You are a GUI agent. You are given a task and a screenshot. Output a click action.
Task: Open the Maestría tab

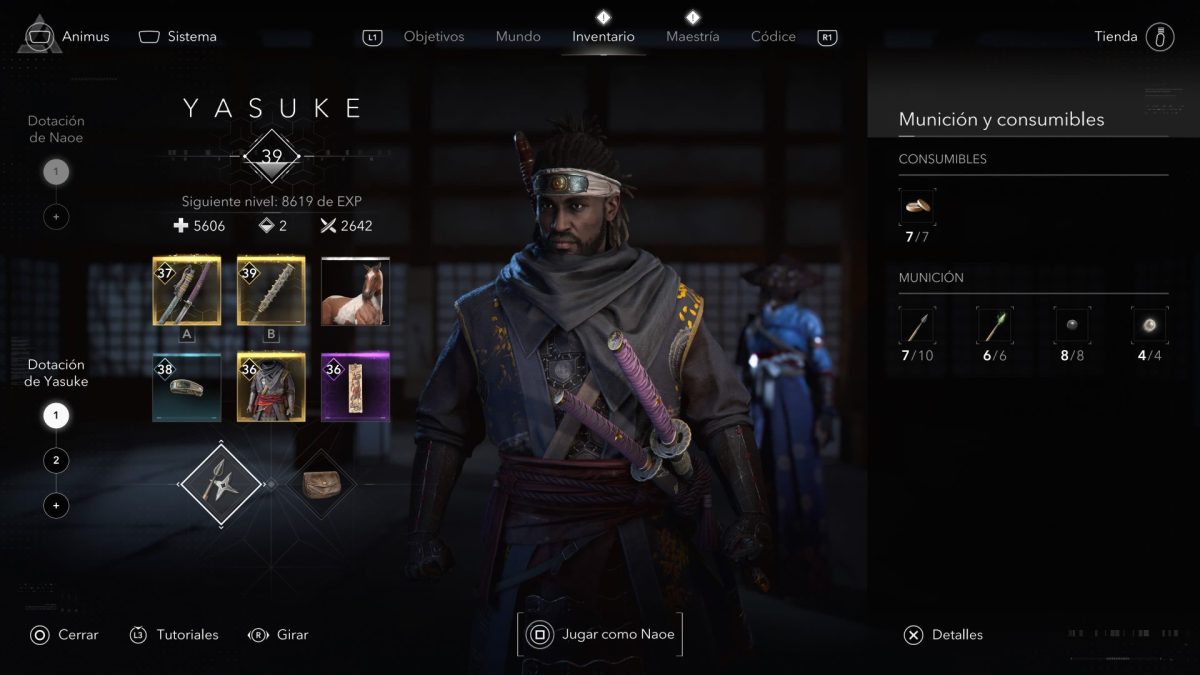pos(692,37)
